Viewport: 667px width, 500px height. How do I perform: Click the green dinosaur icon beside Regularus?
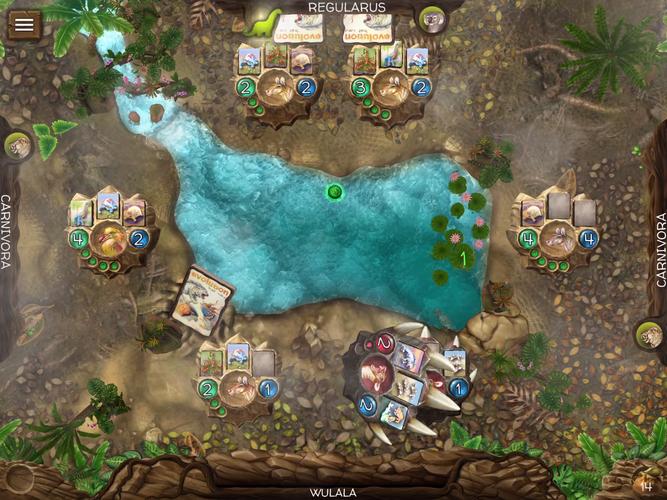coord(268,20)
